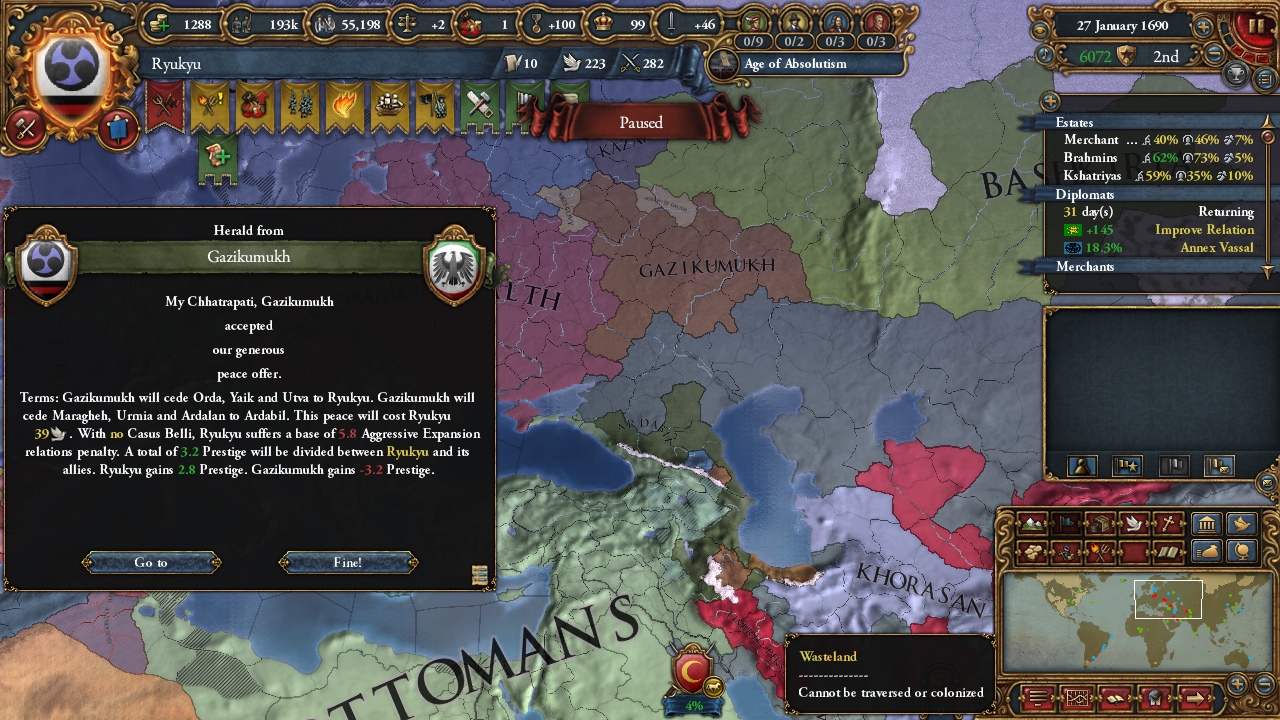Image resolution: width=1280 pixels, height=720 pixels.
Task: Open the economy money-bag panel near minimap
Action: point(1207,550)
